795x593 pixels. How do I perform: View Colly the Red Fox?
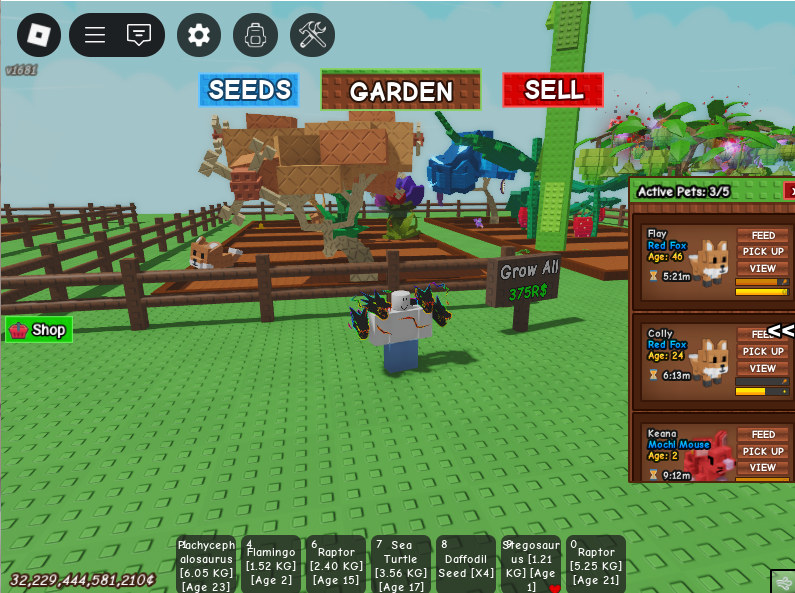(x=763, y=368)
